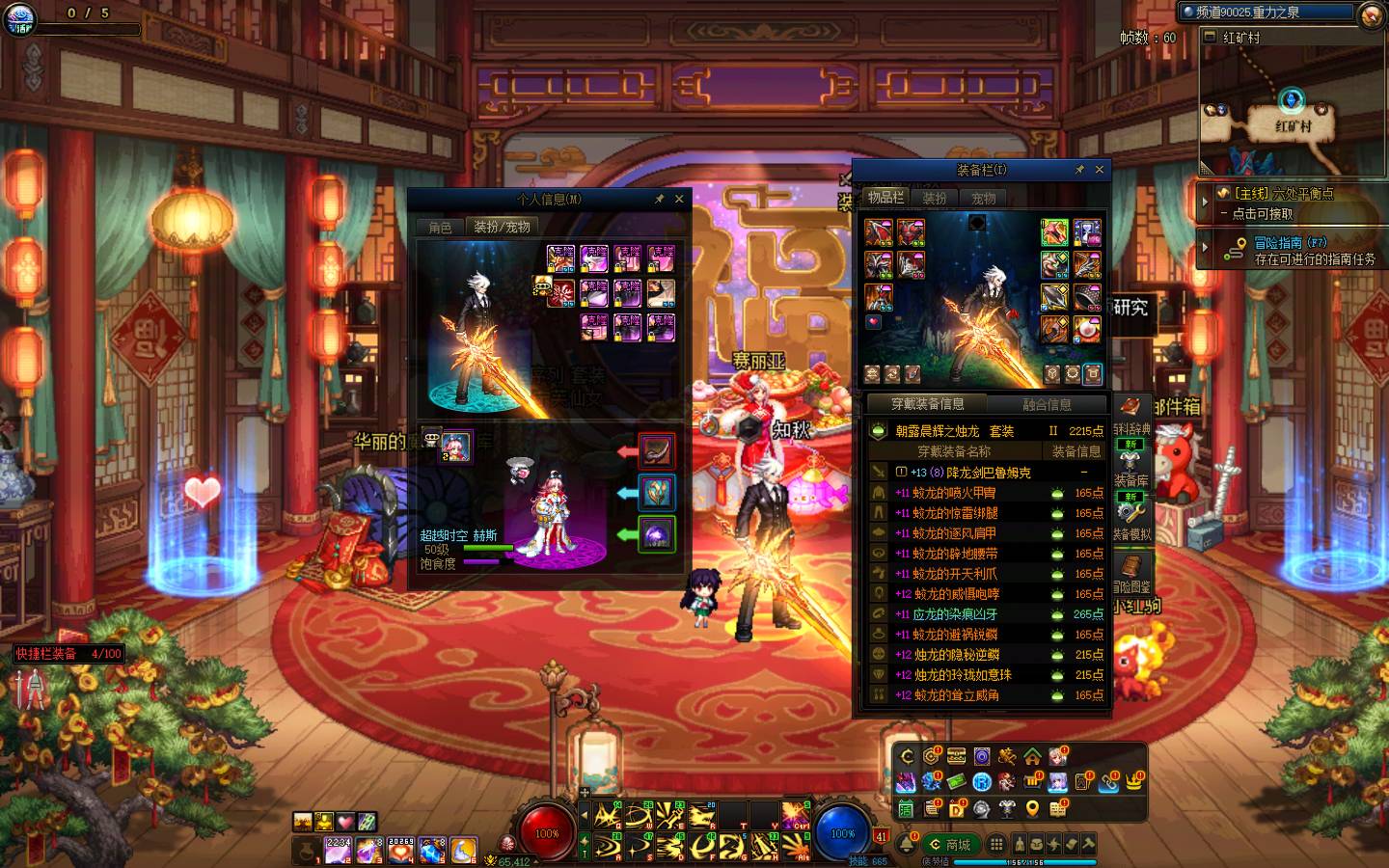Switch to the 角色 tab
The width and height of the screenshot is (1389, 868).
440,228
